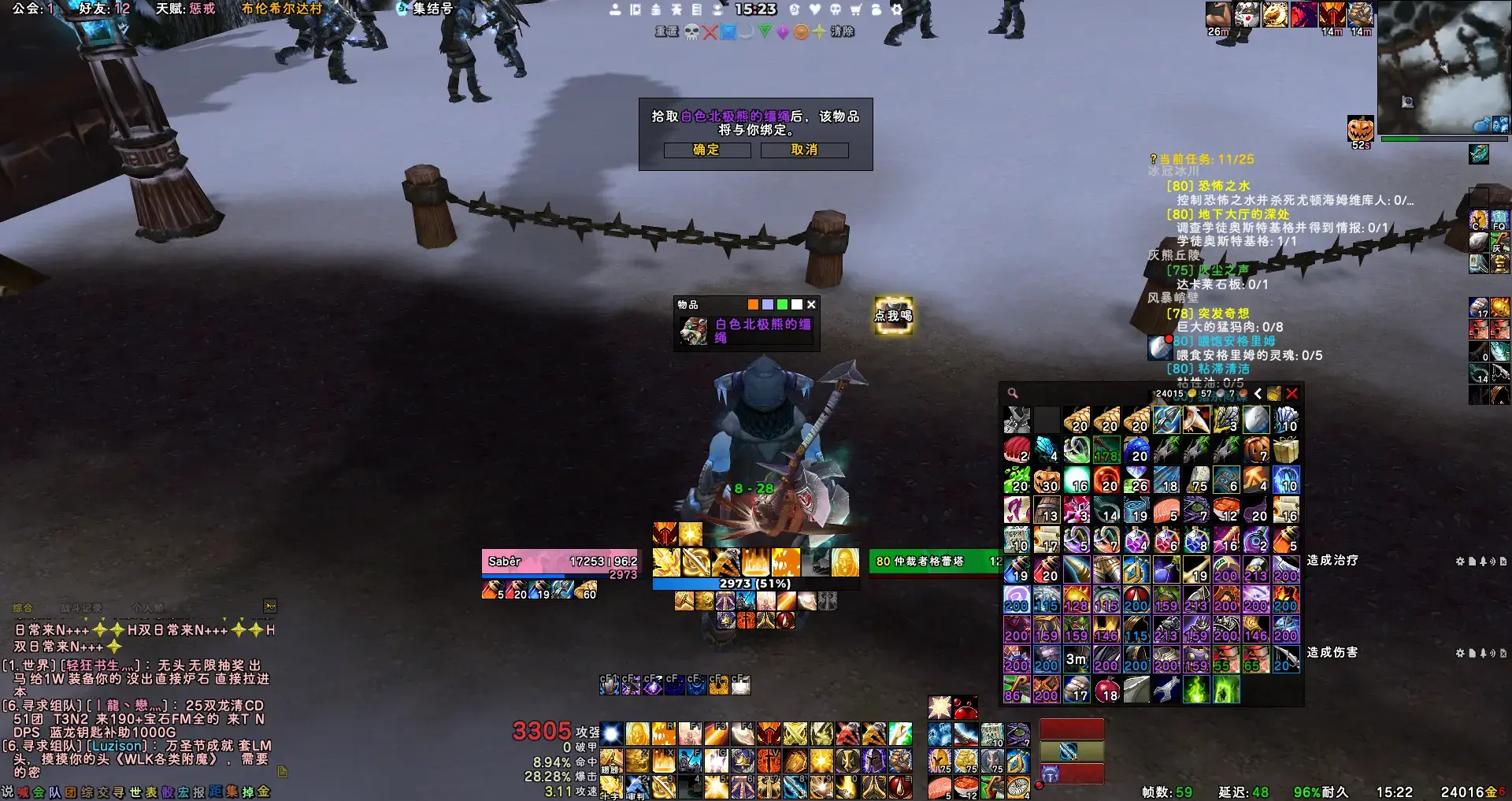Click the 点我喝 drink button
The width and height of the screenshot is (1512, 801).
[x=893, y=315]
